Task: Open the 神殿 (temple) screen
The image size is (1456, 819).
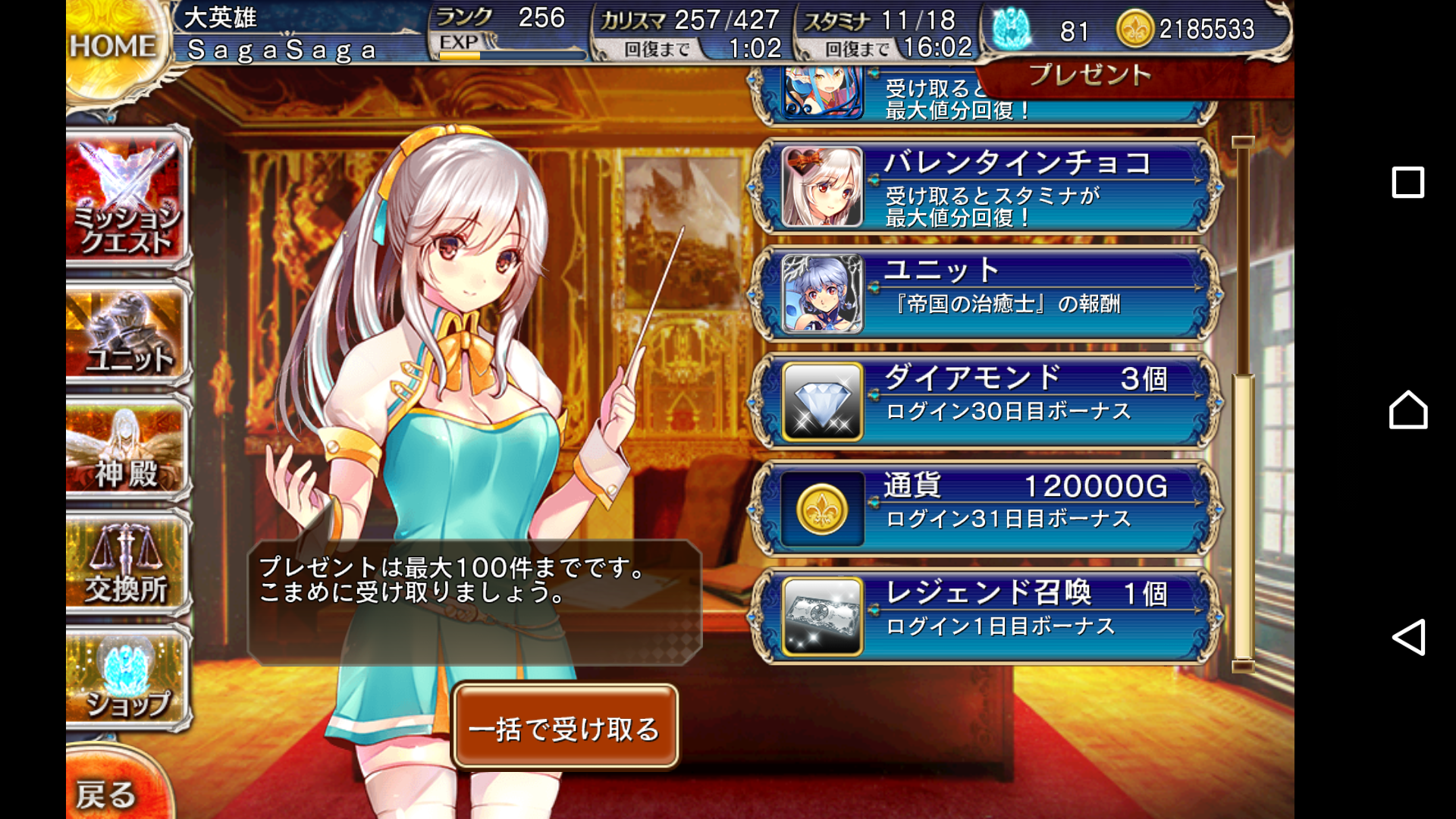Action: tap(125, 447)
